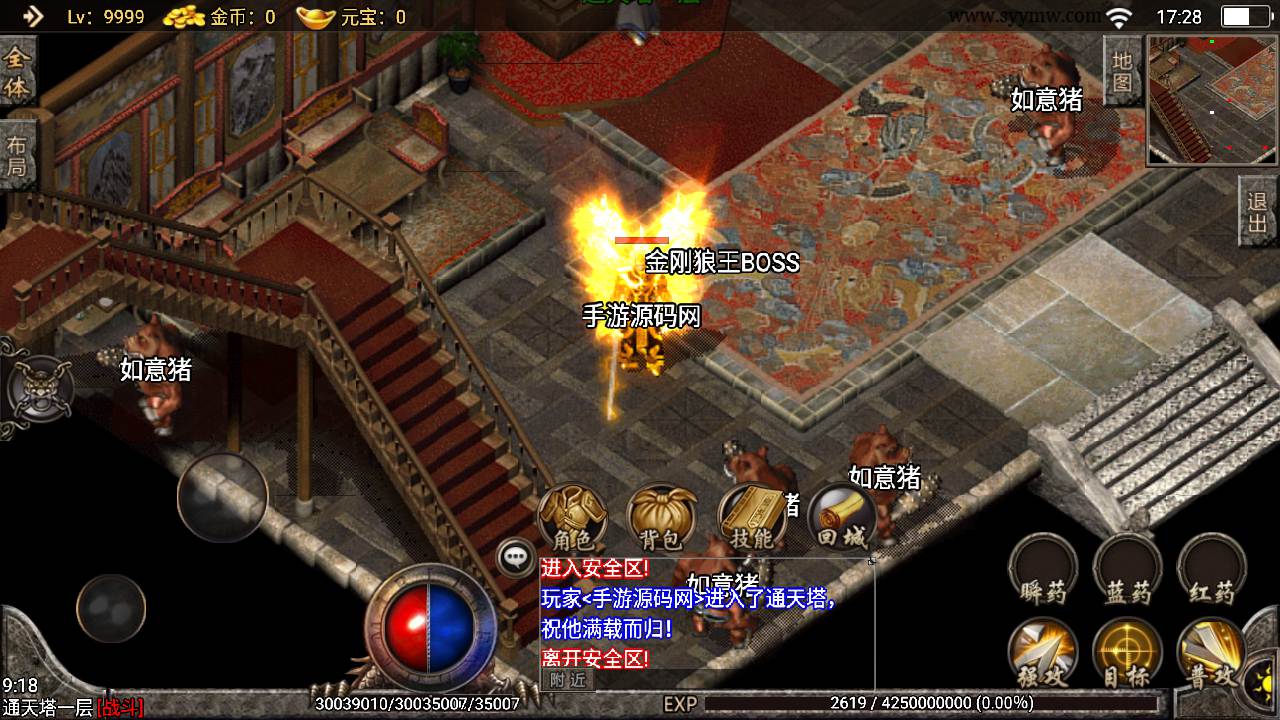Use the 回城 return-to-town scroll

pyautogui.click(x=841, y=518)
